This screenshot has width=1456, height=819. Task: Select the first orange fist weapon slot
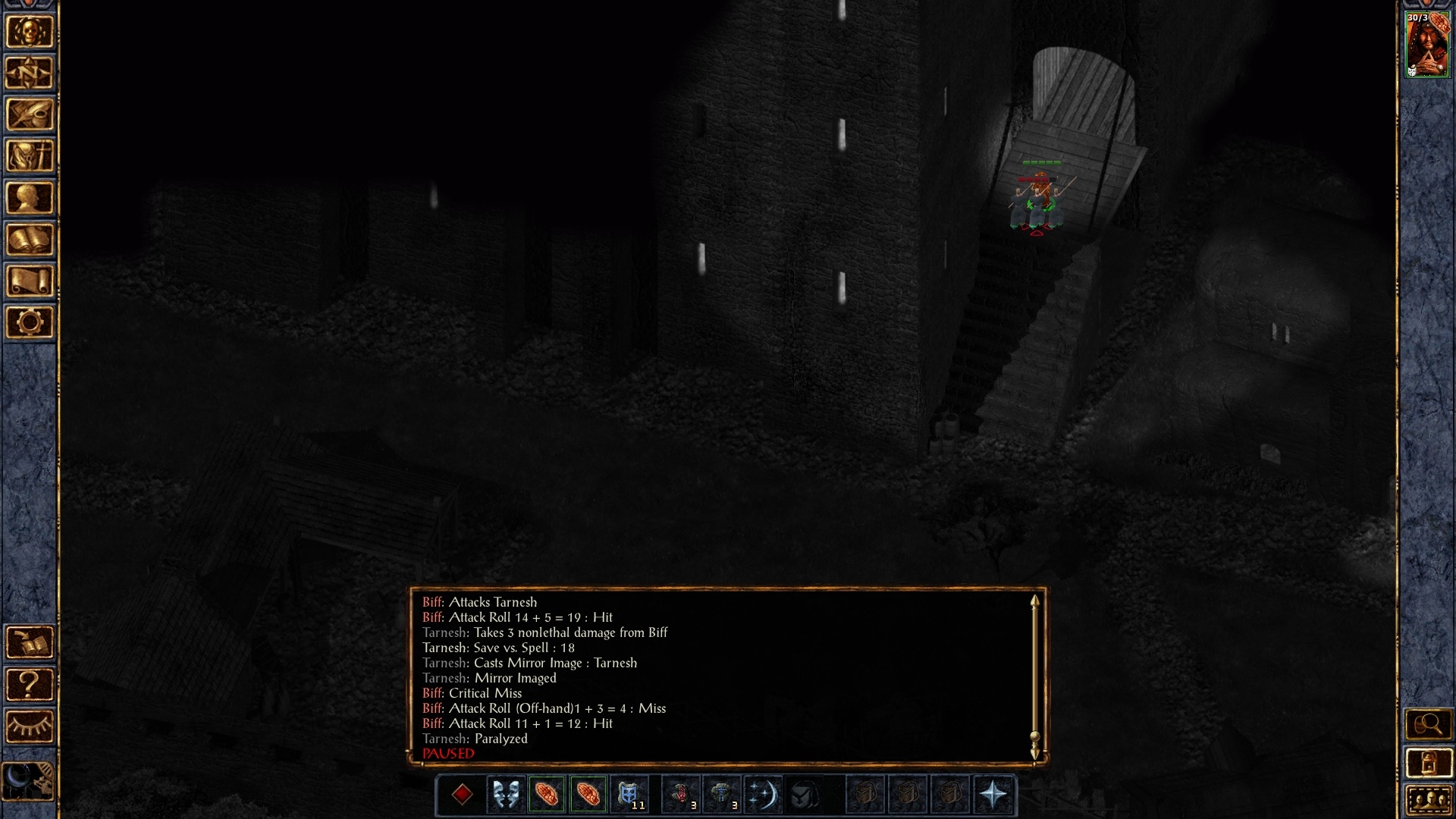pyautogui.click(x=547, y=795)
